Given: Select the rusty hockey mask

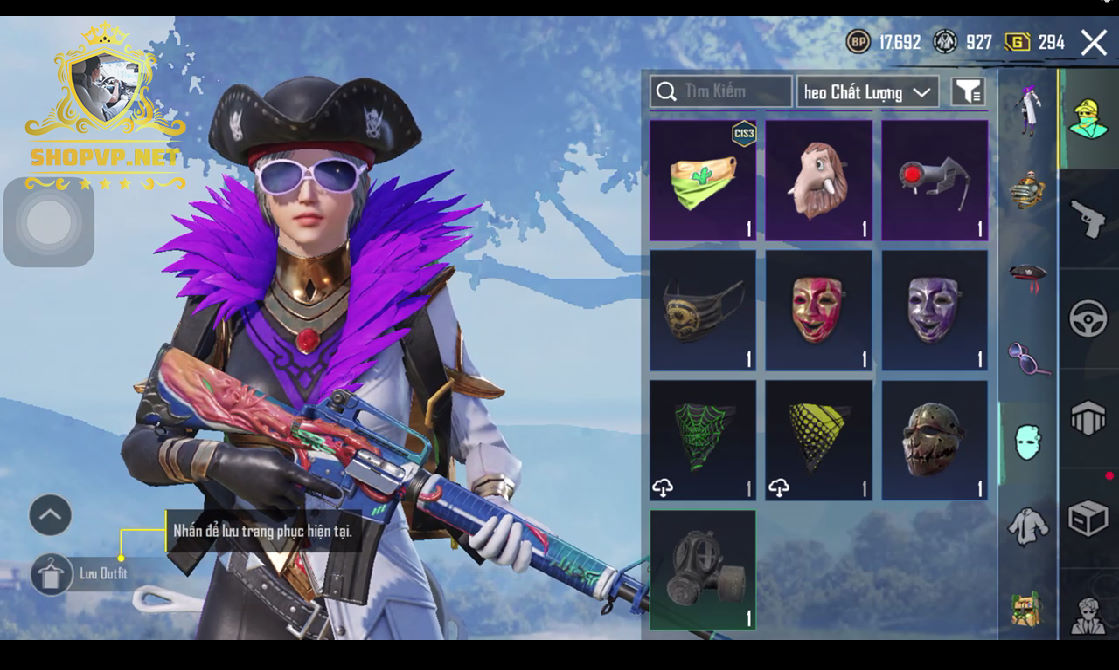Looking at the screenshot, I should pyautogui.click(x=934, y=440).
